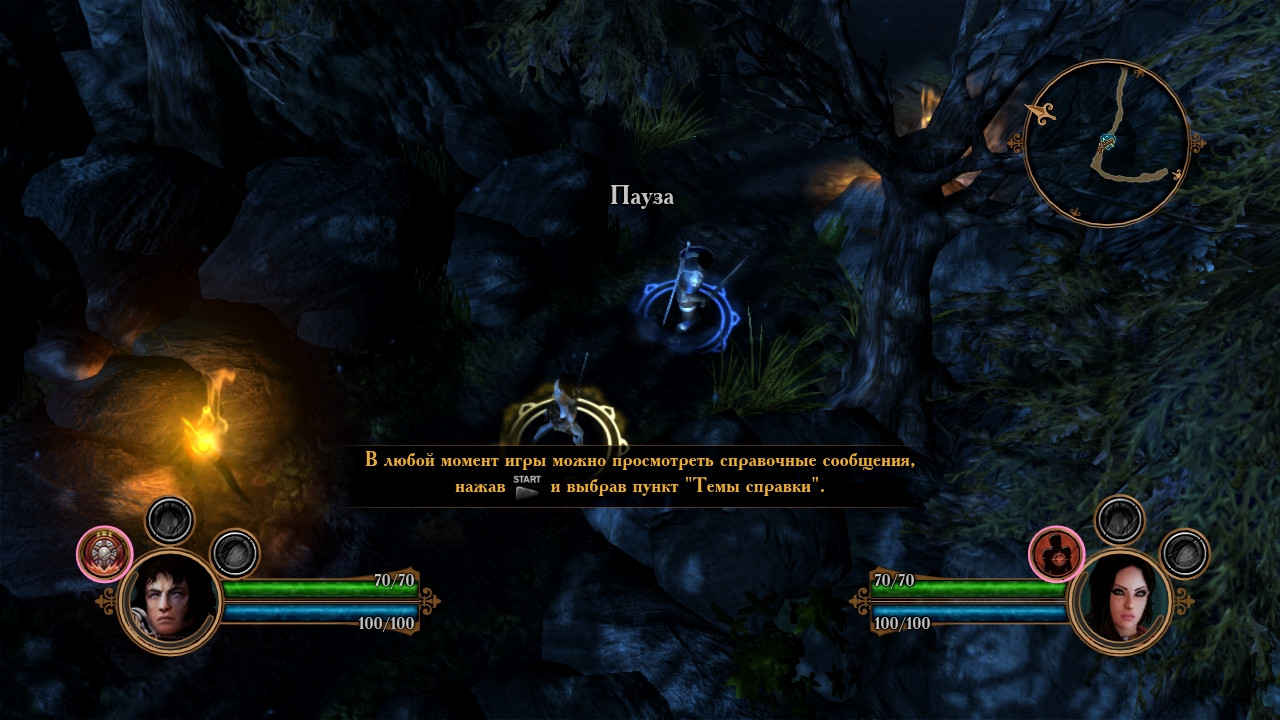
Task: Activate the targeted silhouette ability icon
Action: pos(1057,554)
